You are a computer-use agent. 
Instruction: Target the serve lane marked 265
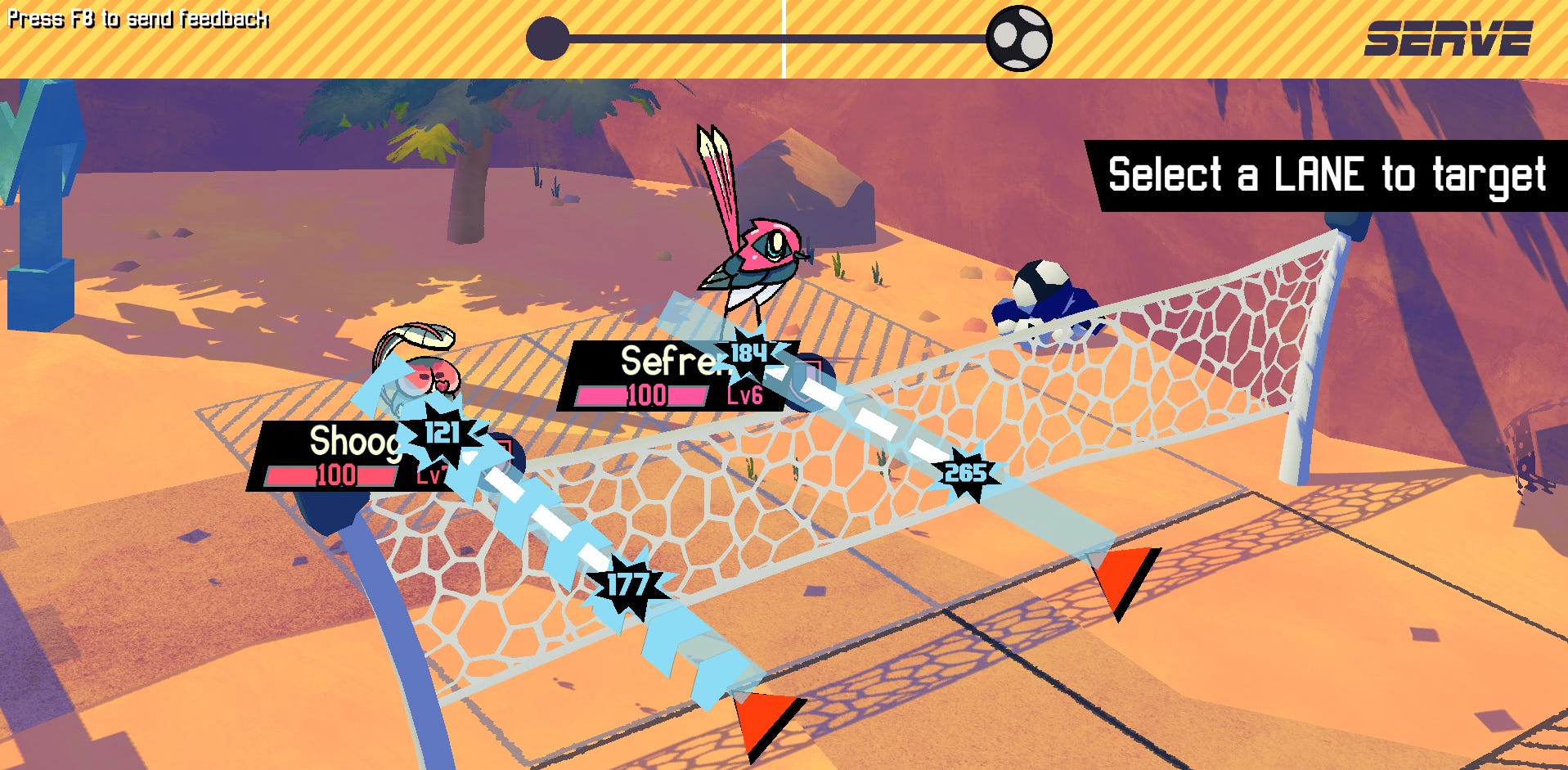point(965,473)
